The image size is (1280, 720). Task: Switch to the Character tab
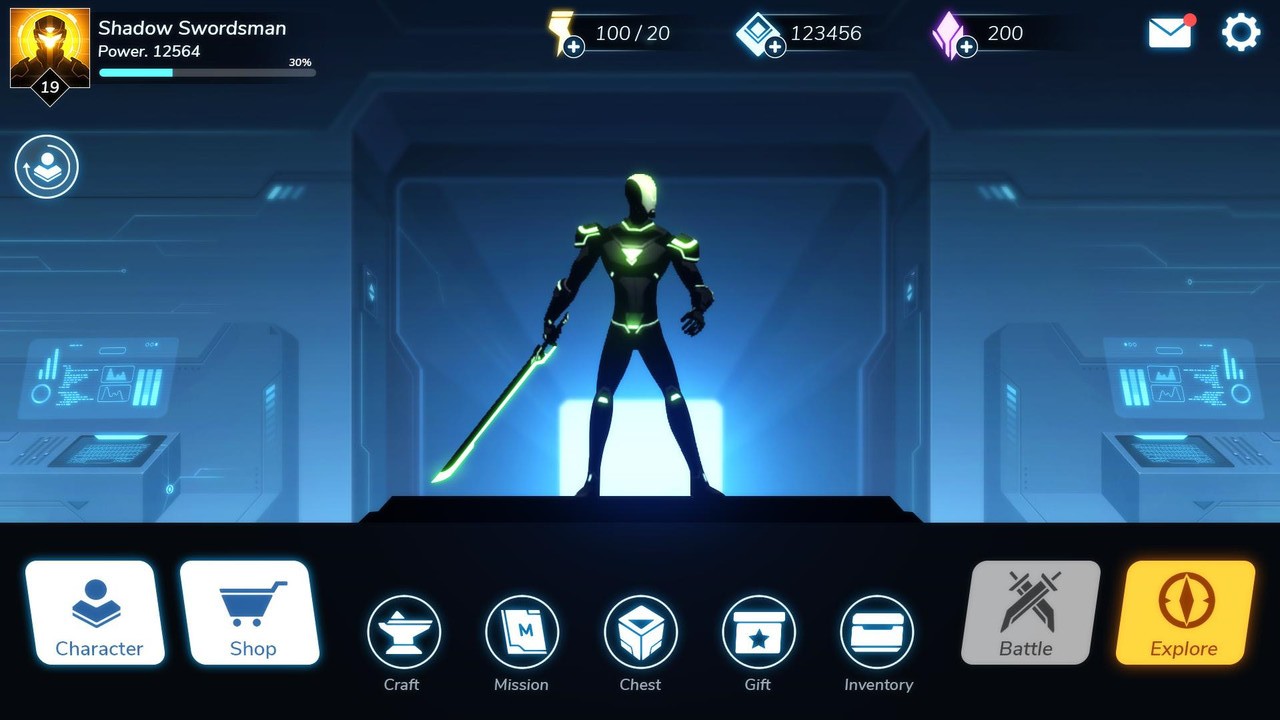[96, 612]
